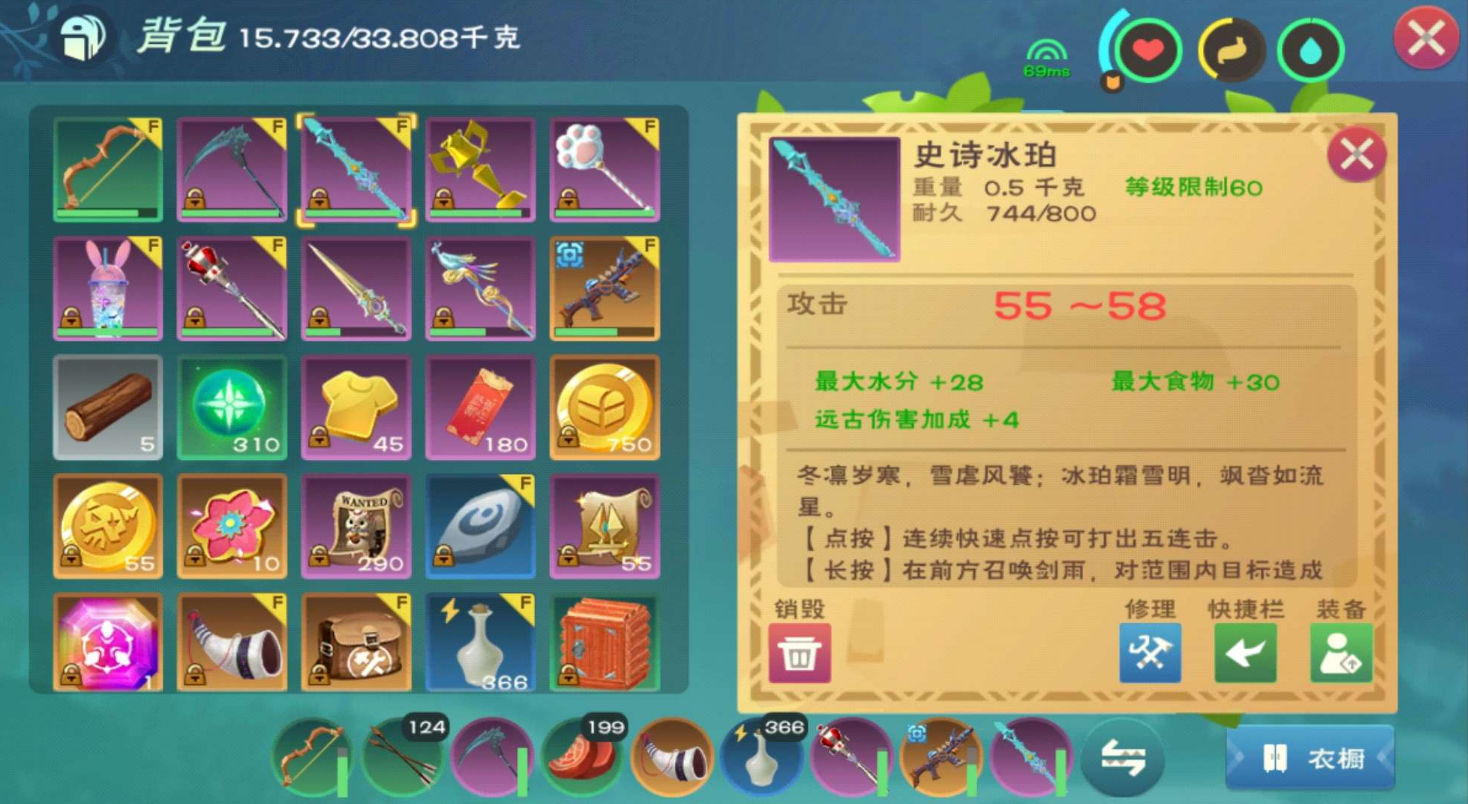This screenshot has height=804, width=1468.
Task: Send the spear to the 快捷栏 quick bar
Action: point(1244,653)
